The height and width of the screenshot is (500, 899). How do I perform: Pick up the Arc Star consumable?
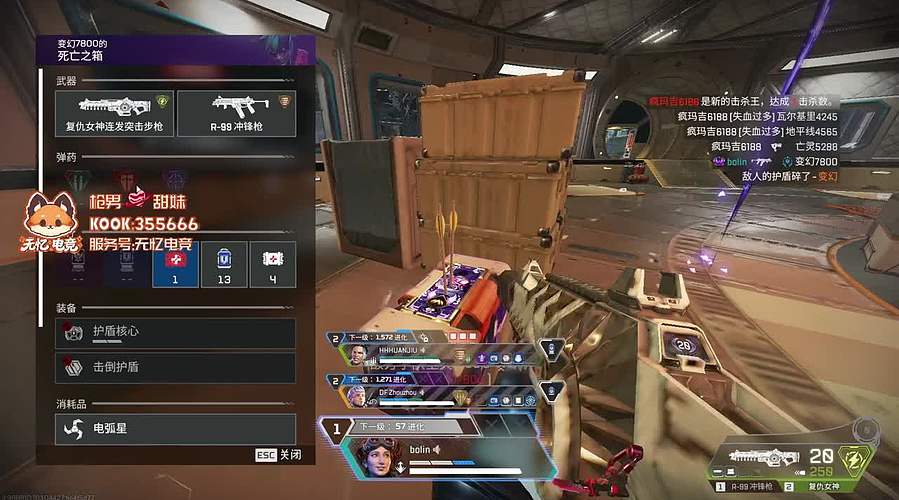175,428
